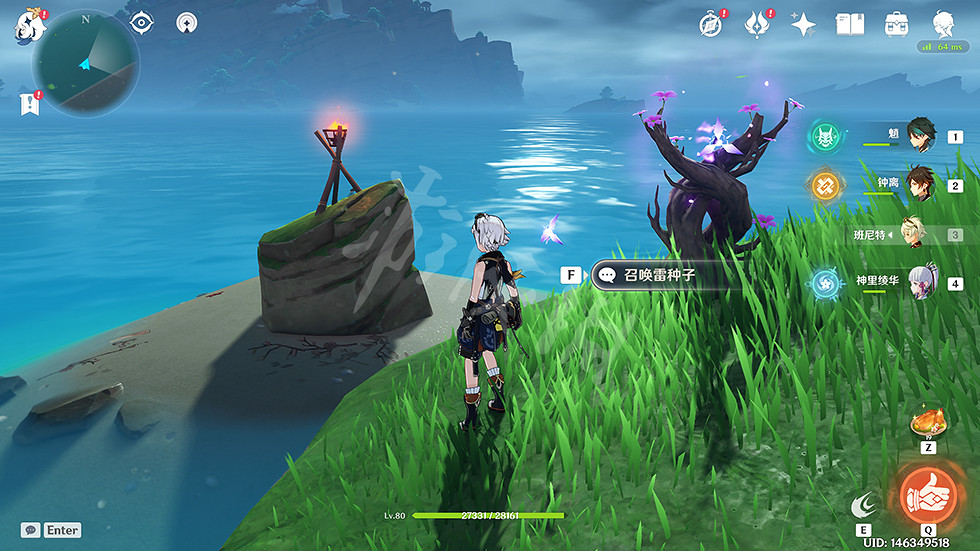The image size is (980, 551).
Task: Open the quest bookmark icon with alert
Action: click(27, 102)
